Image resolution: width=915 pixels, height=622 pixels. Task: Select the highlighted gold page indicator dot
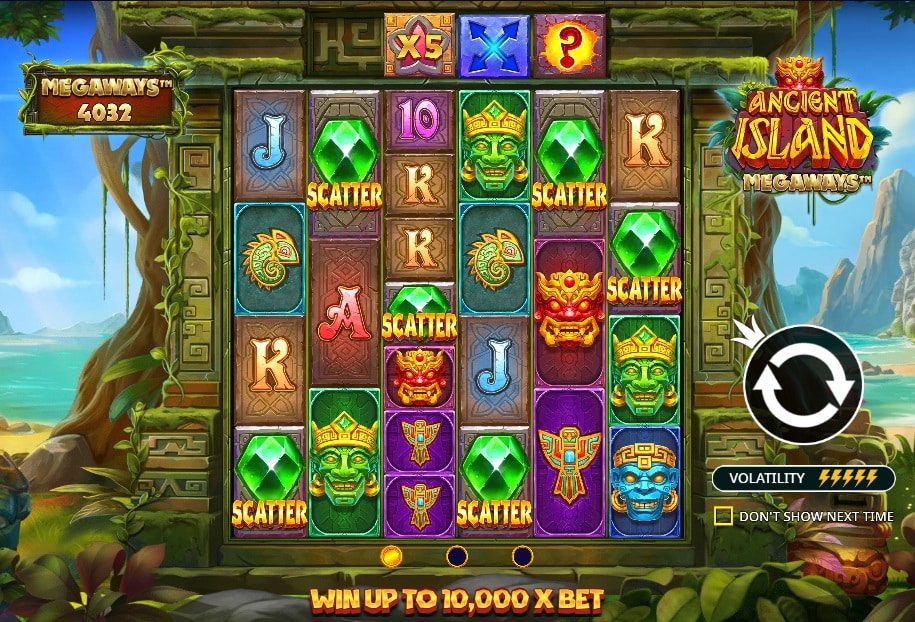[392, 556]
